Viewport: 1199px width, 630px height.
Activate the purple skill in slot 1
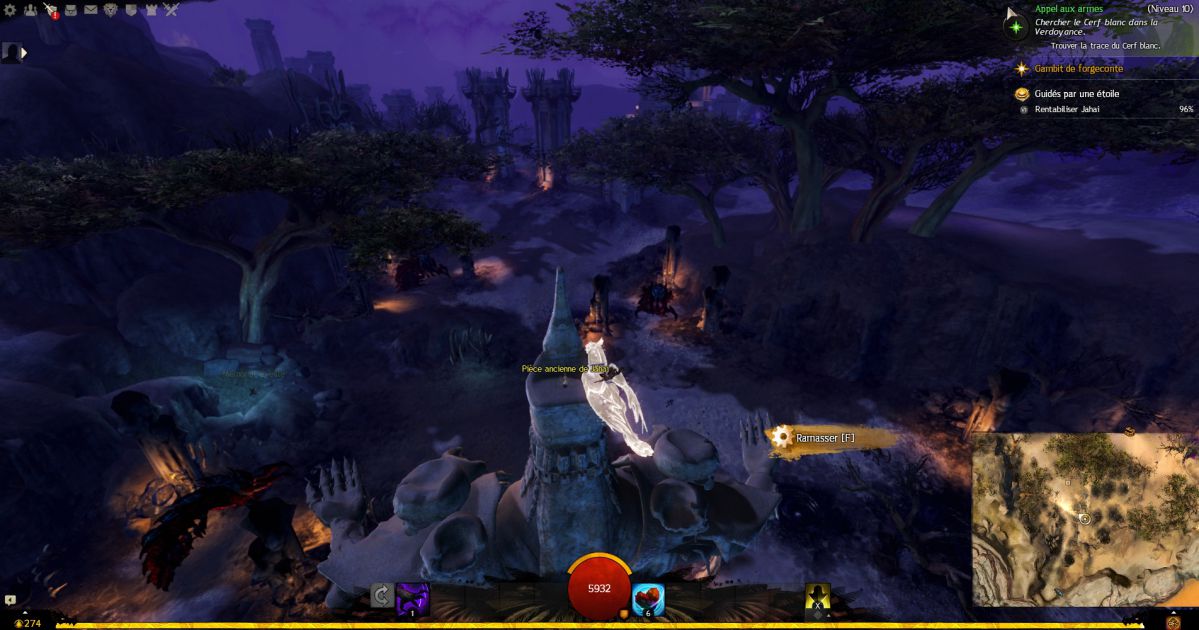[412, 597]
